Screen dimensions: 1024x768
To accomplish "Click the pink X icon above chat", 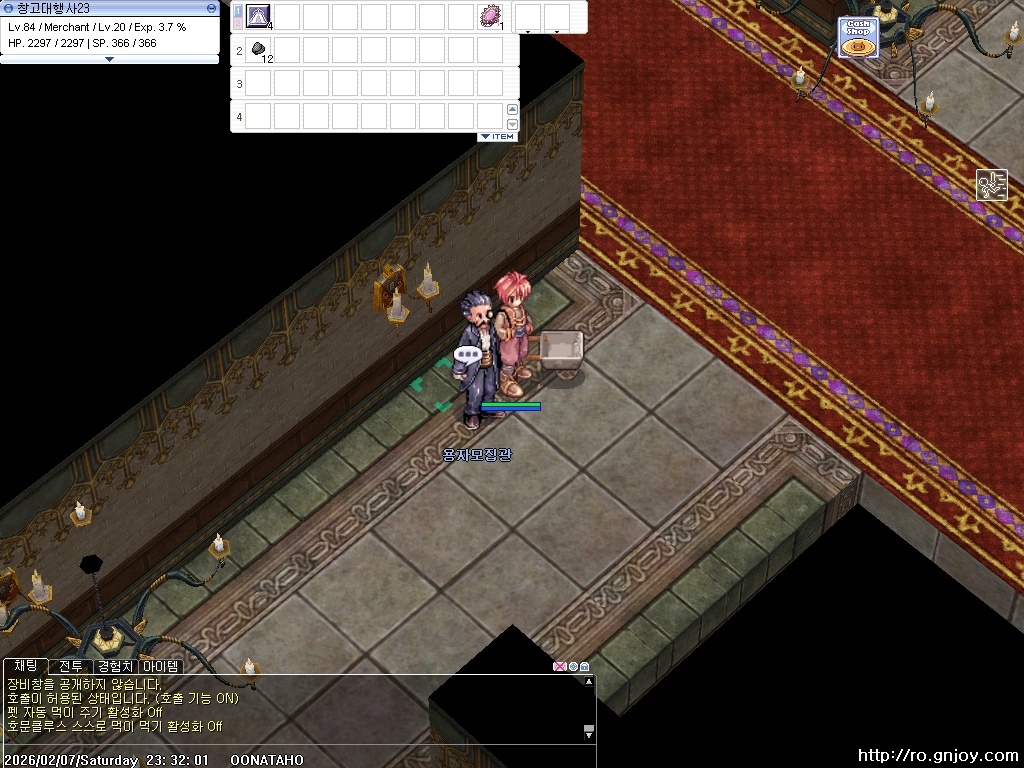I will [x=560, y=666].
